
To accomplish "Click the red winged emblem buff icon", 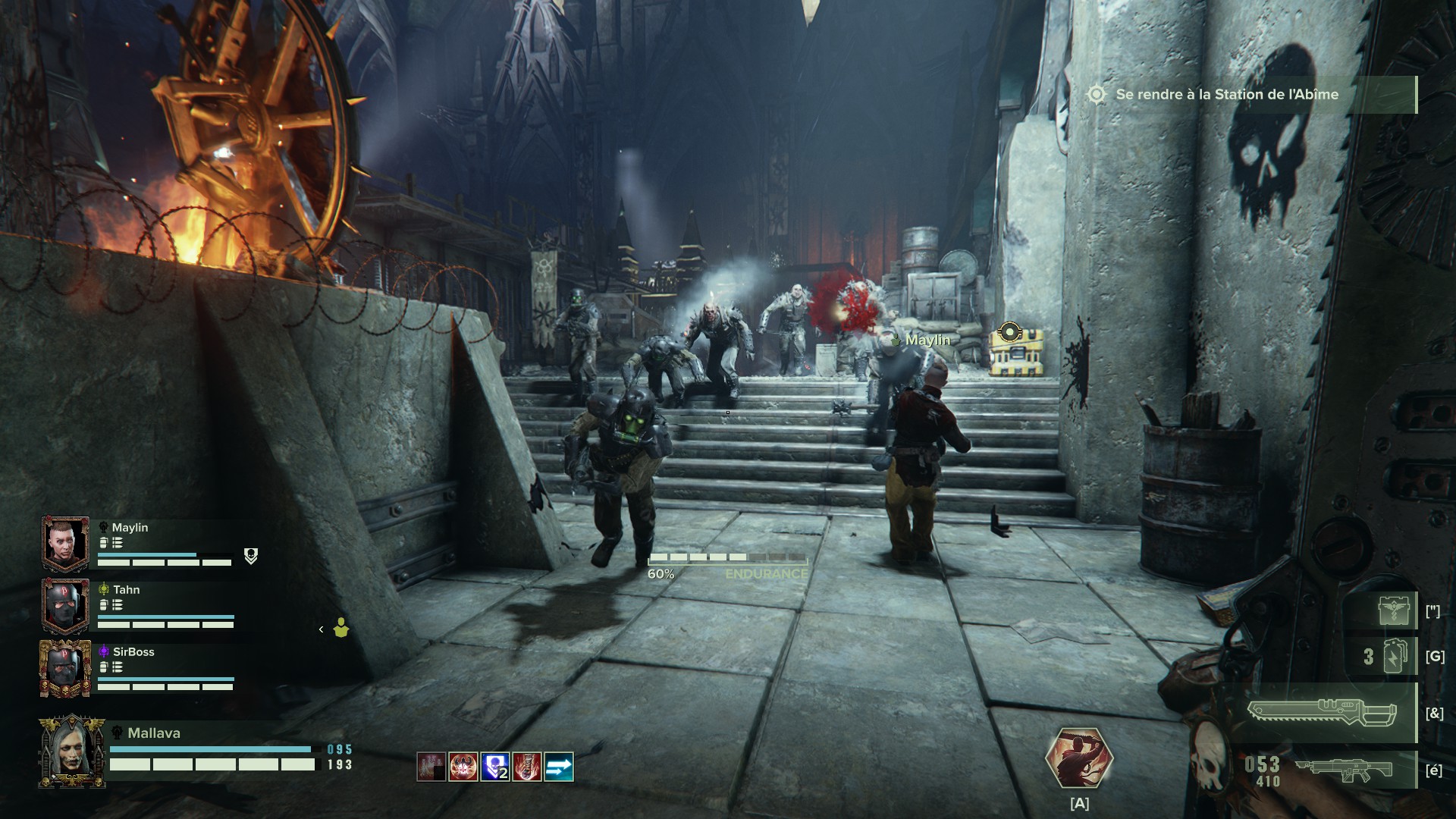I will pos(463,767).
